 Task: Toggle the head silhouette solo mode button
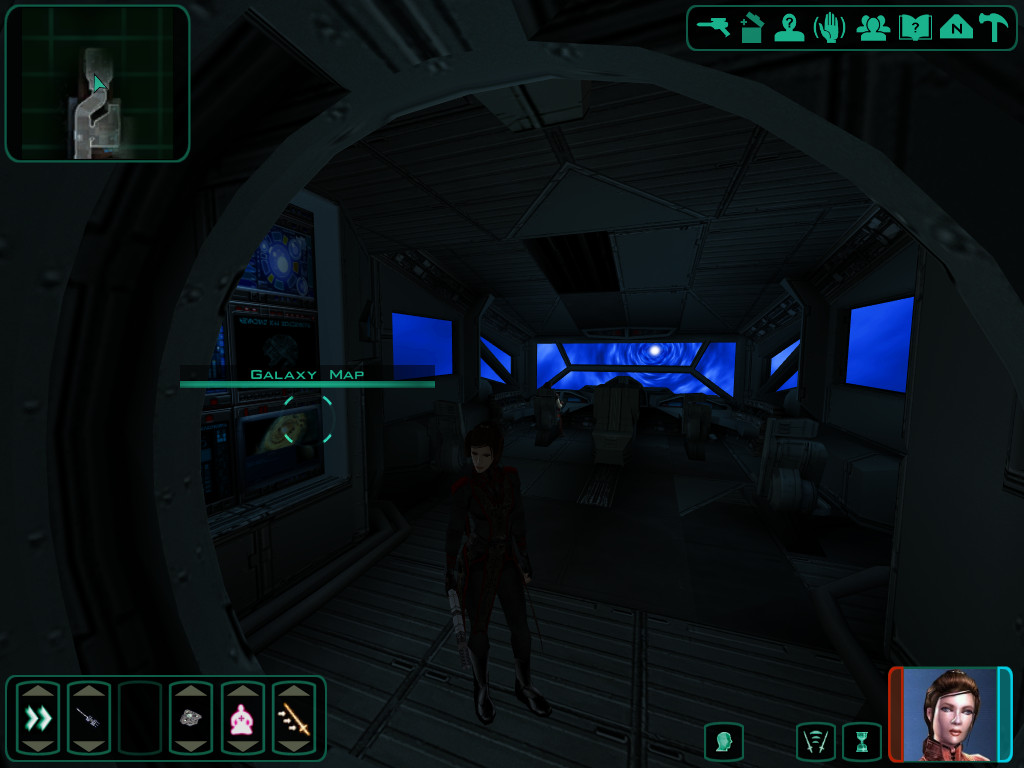click(x=724, y=742)
